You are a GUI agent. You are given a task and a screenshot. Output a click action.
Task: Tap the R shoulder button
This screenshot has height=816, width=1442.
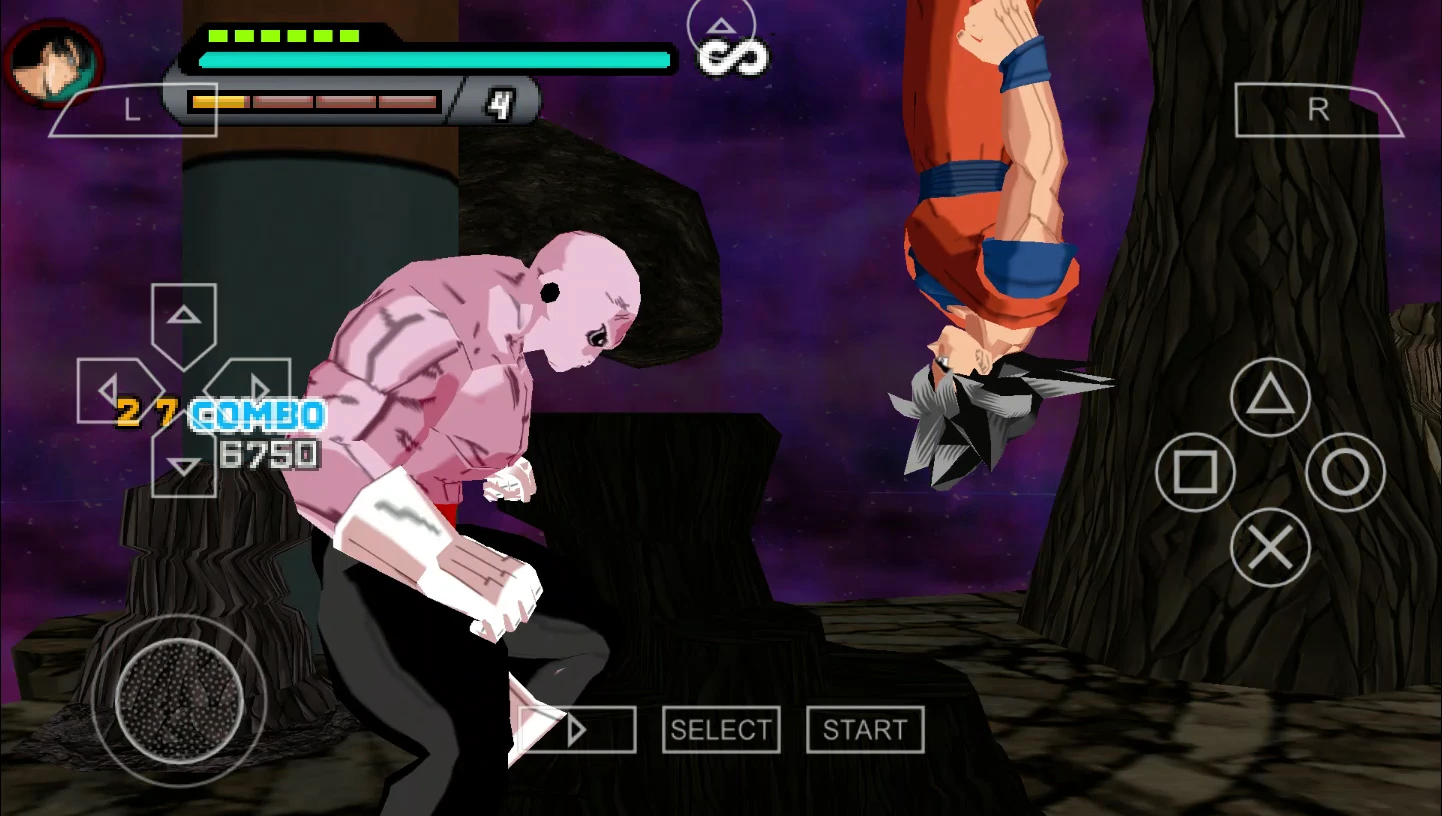pos(1318,110)
